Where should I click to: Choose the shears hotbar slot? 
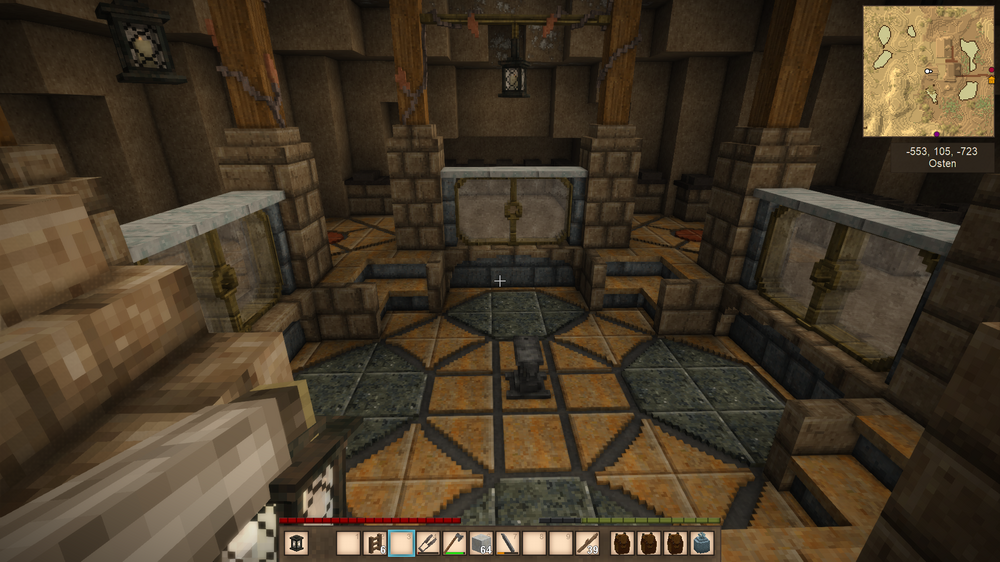click(429, 543)
